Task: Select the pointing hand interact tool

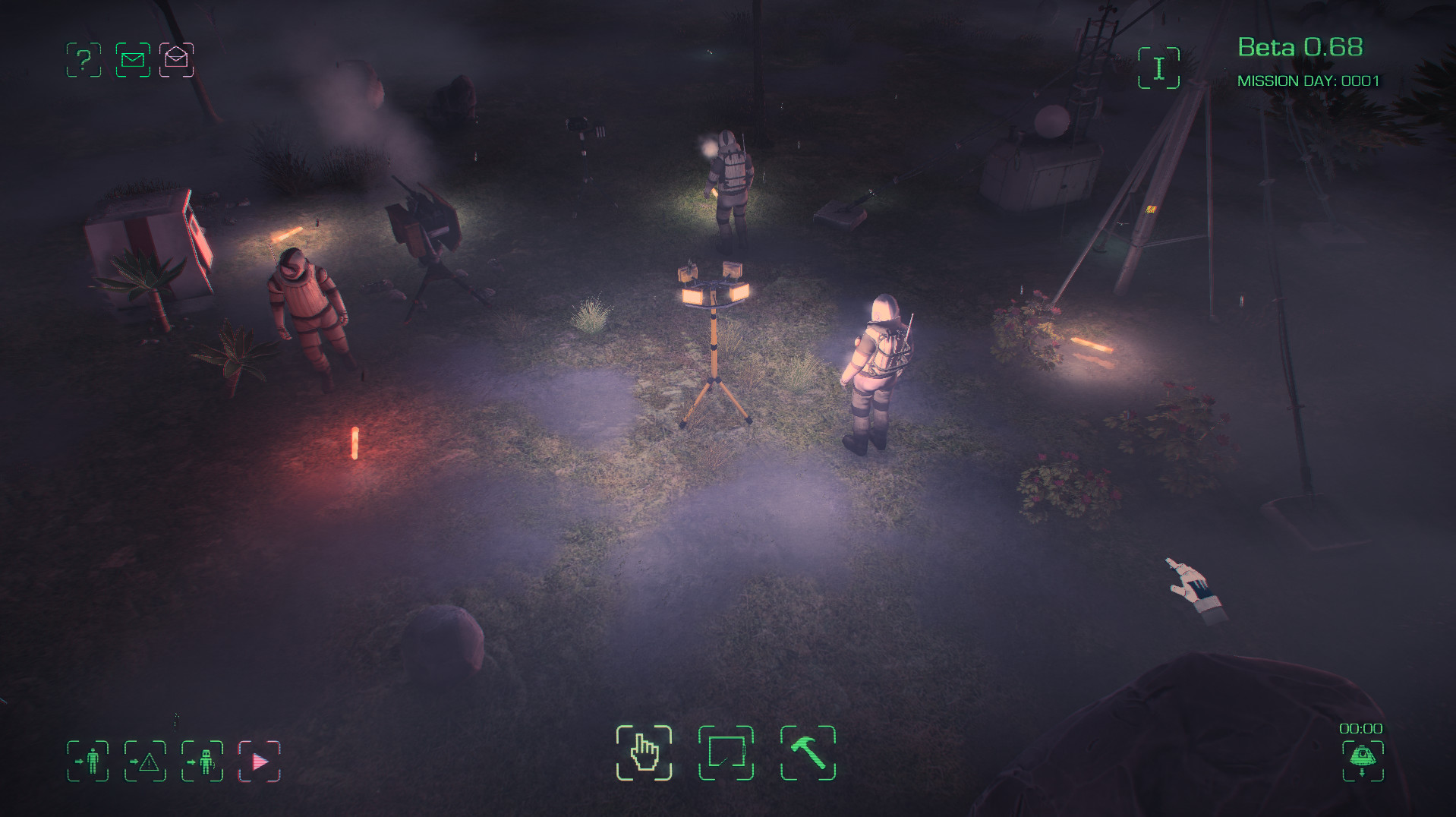Action: [x=644, y=752]
